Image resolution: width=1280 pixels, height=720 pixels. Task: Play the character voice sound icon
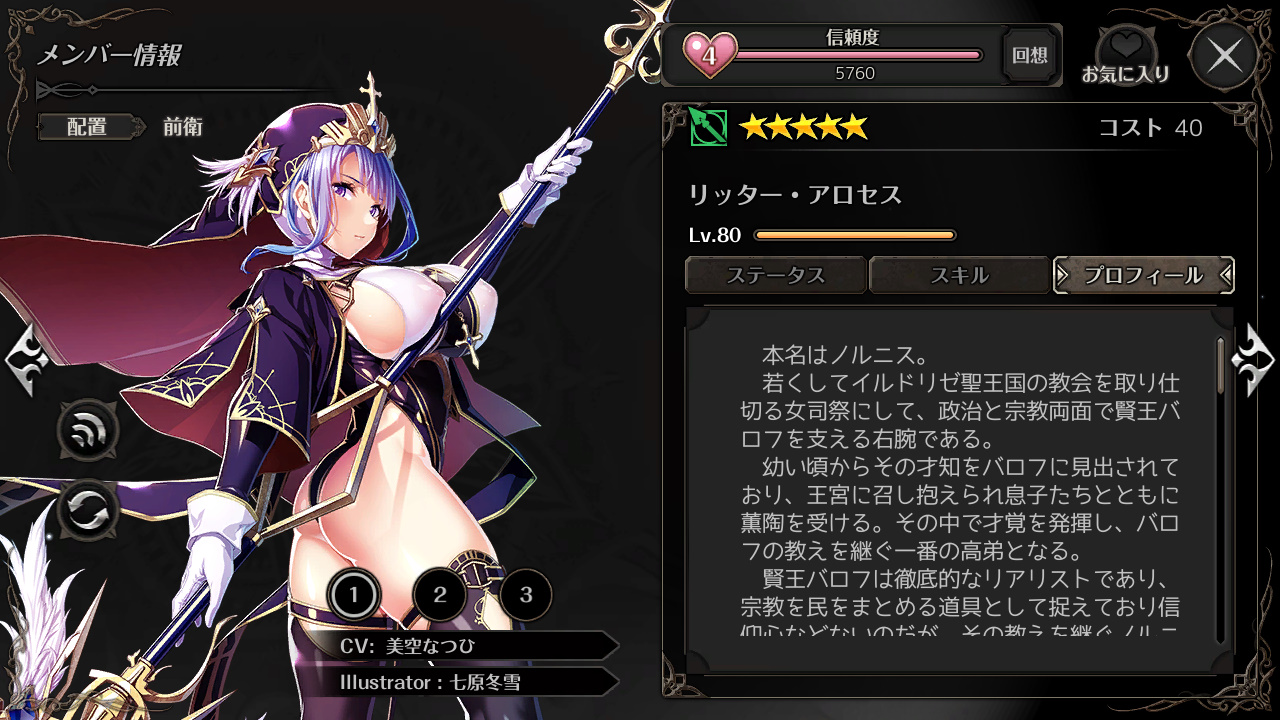88,432
